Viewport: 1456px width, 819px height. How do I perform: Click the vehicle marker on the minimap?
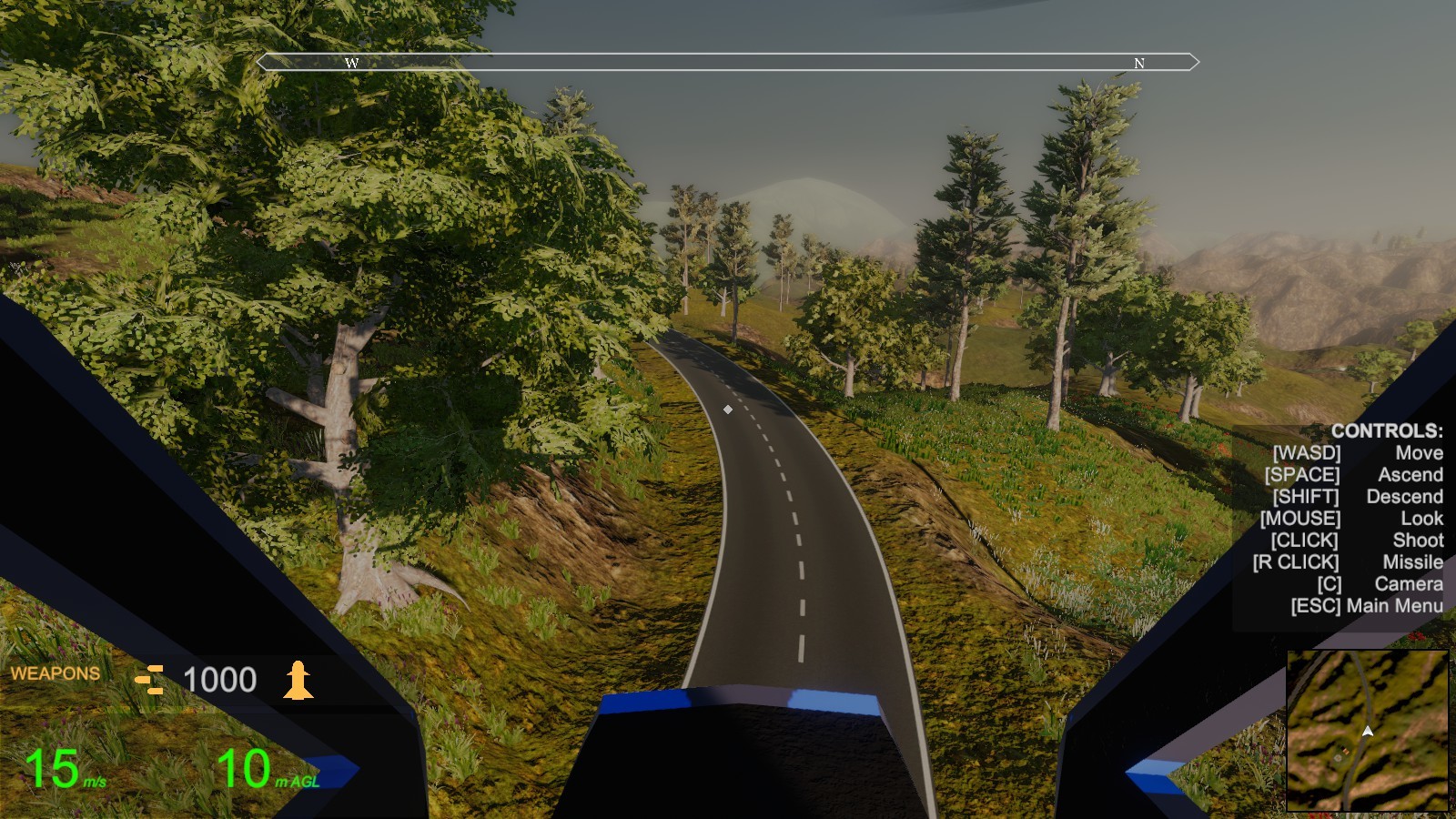(1344, 750)
